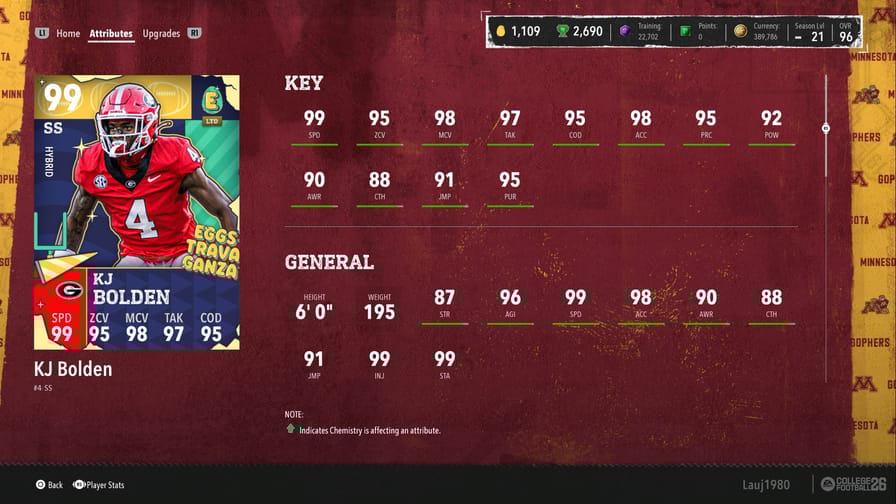Show Player Stats

pyautogui.click(x=98, y=485)
